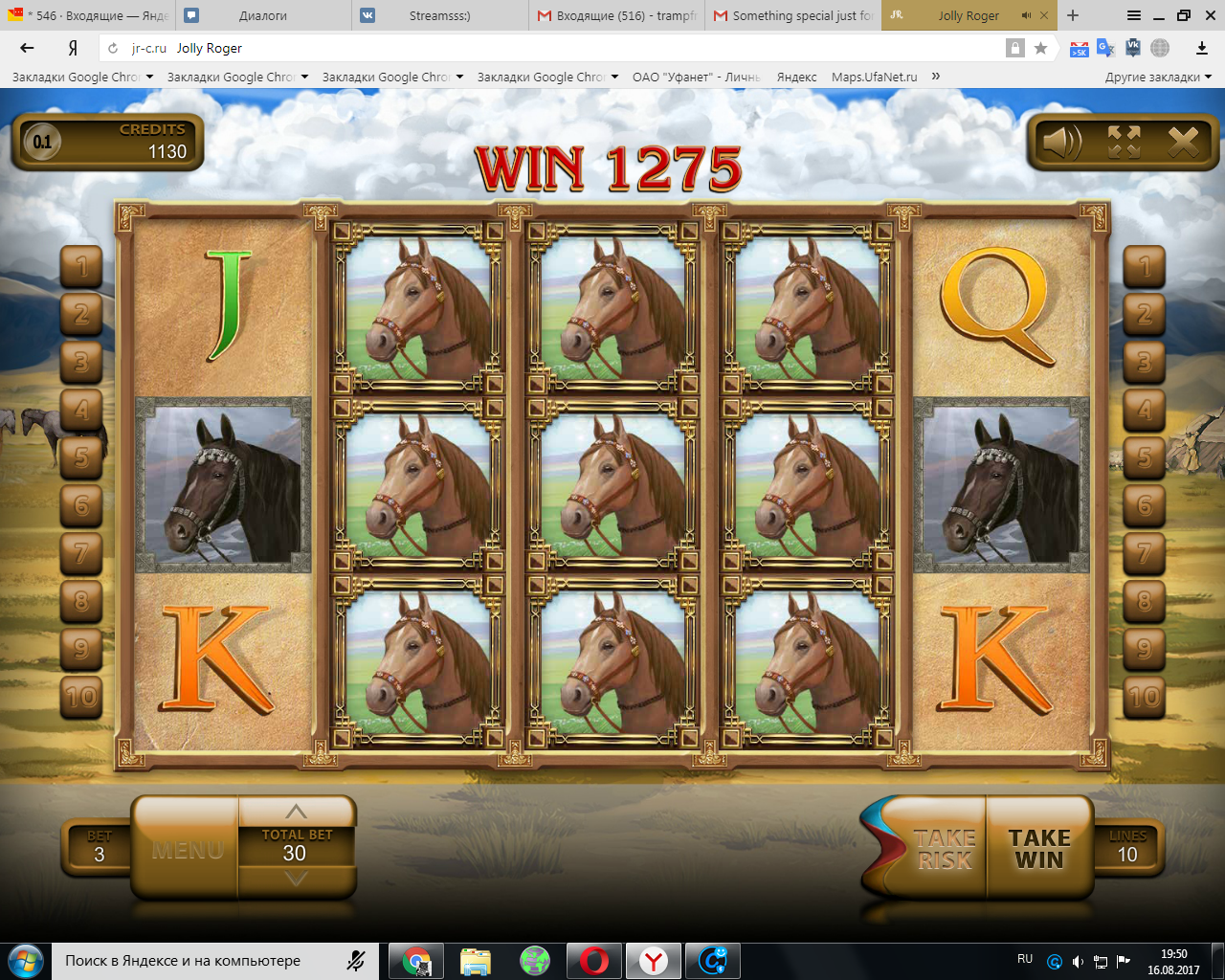Collect winnings with Take Win
The width and height of the screenshot is (1225, 980).
coord(1039,849)
